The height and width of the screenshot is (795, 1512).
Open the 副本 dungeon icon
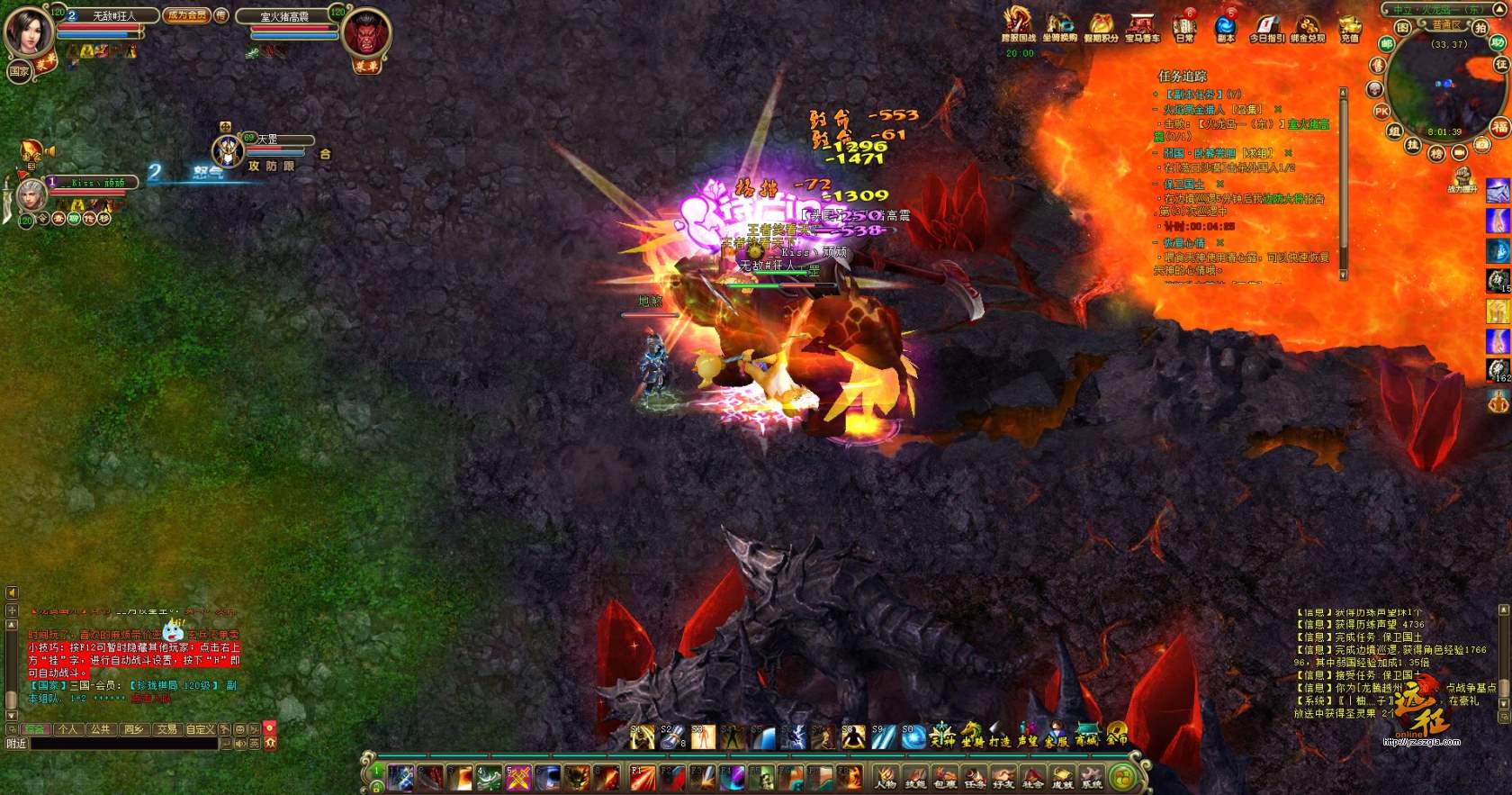[1225, 27]
